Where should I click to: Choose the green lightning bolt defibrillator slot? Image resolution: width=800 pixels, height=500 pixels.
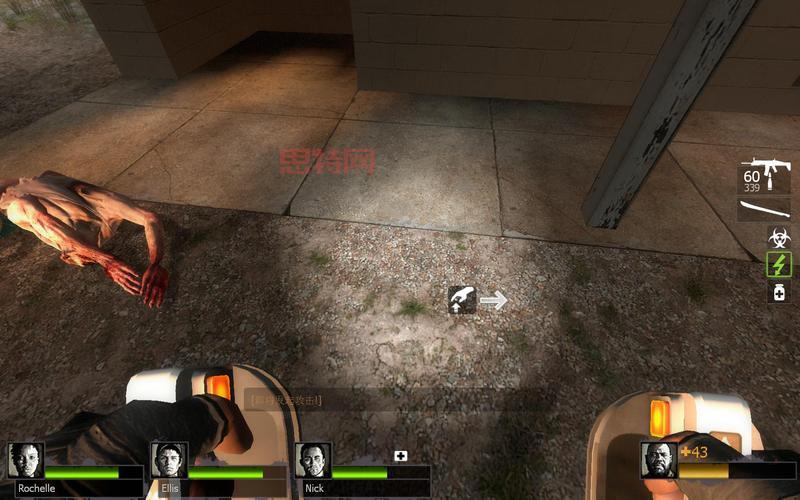pyautogui.click(x=779, y=265)
